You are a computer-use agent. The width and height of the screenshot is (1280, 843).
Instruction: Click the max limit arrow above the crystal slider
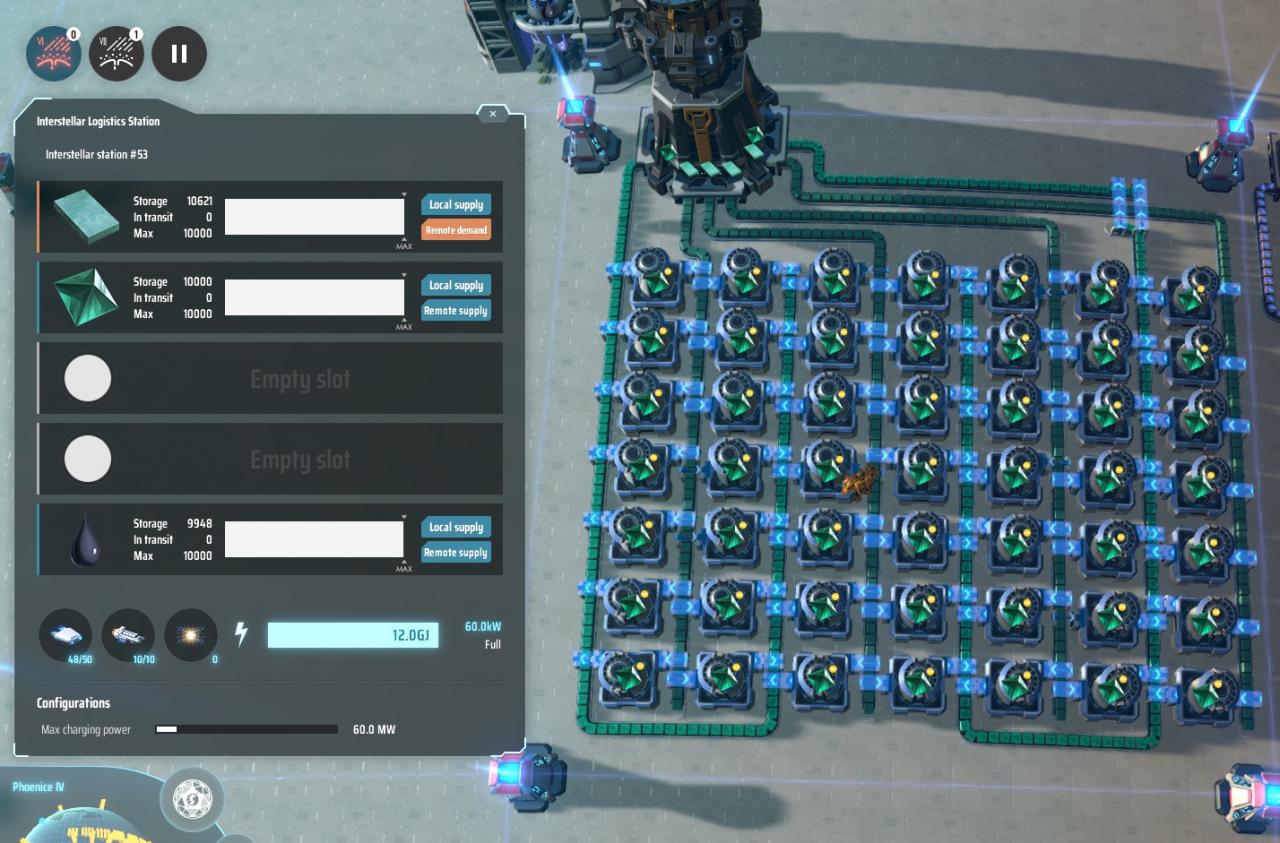tap(405, 276)
